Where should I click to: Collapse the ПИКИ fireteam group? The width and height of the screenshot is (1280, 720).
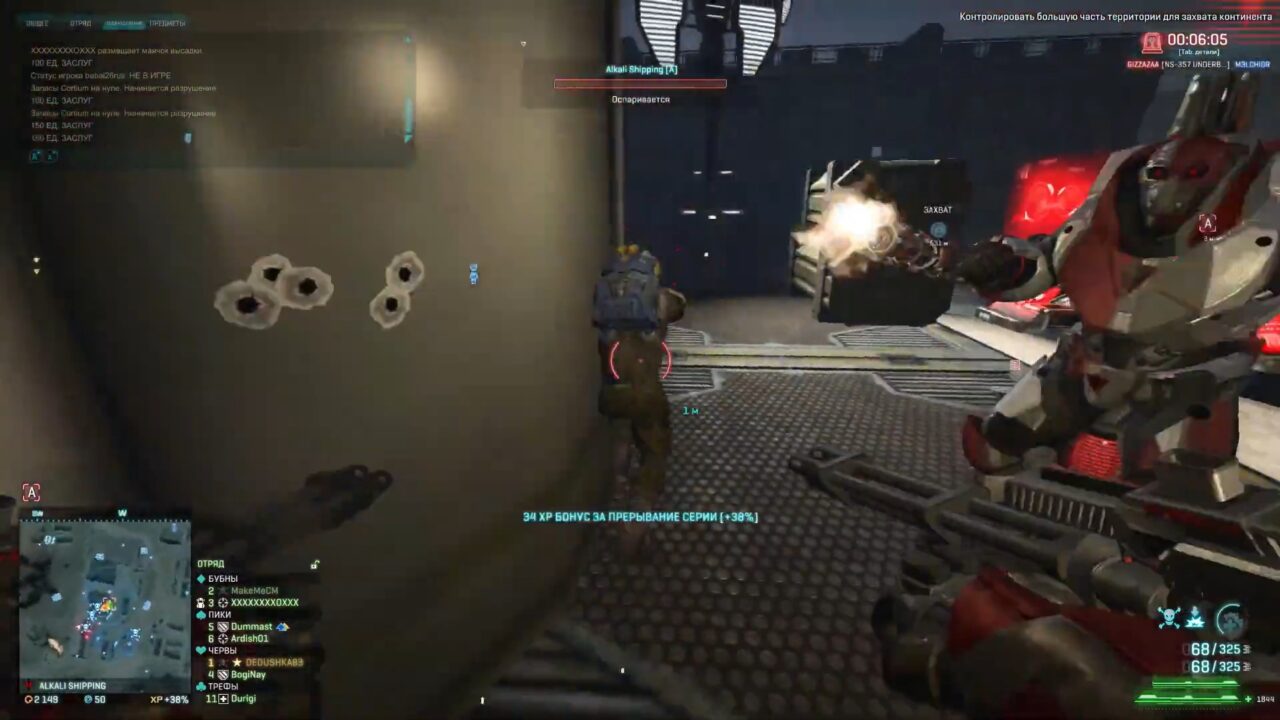[200, 615]
